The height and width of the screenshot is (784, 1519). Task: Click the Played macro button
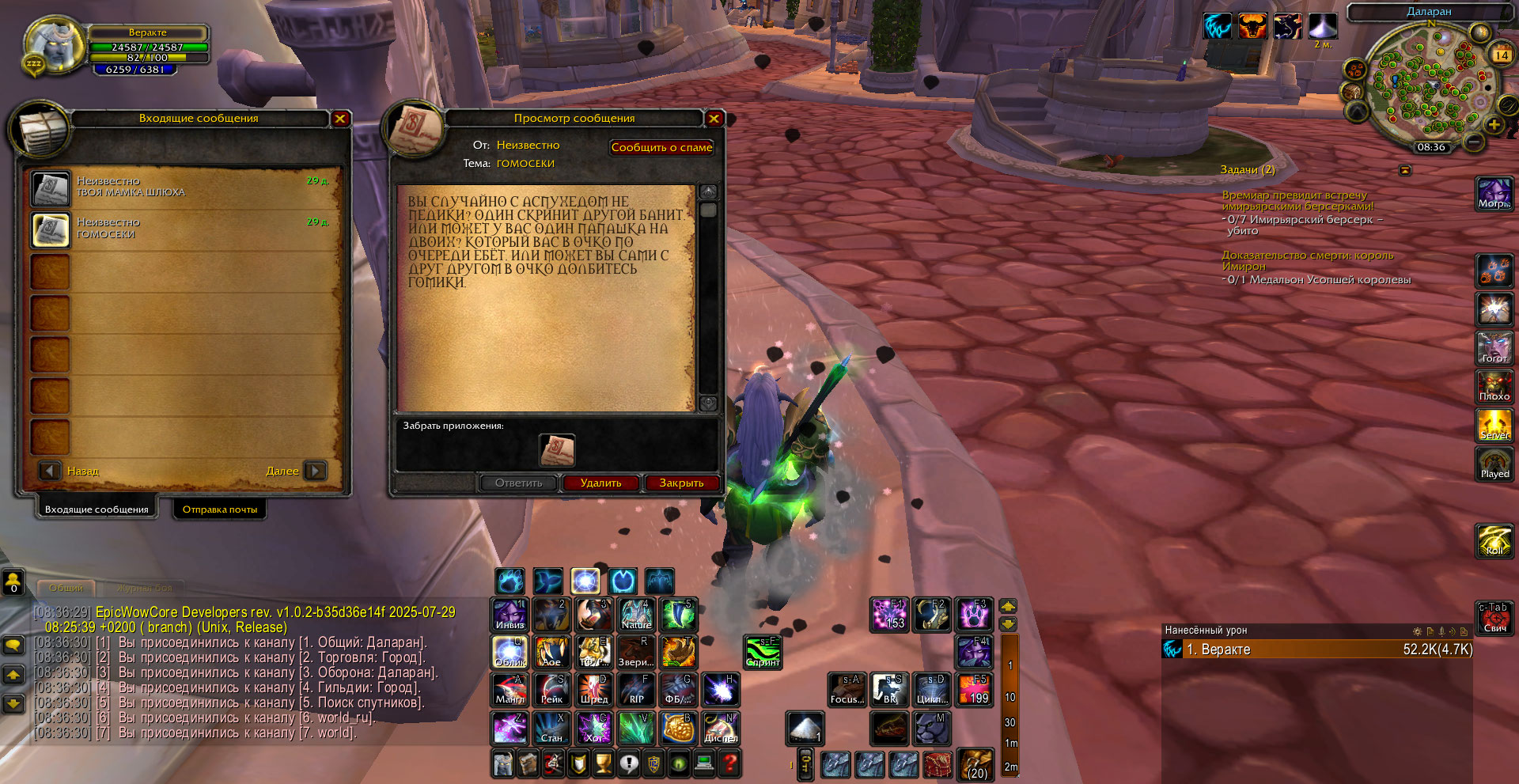point(1494,464)
